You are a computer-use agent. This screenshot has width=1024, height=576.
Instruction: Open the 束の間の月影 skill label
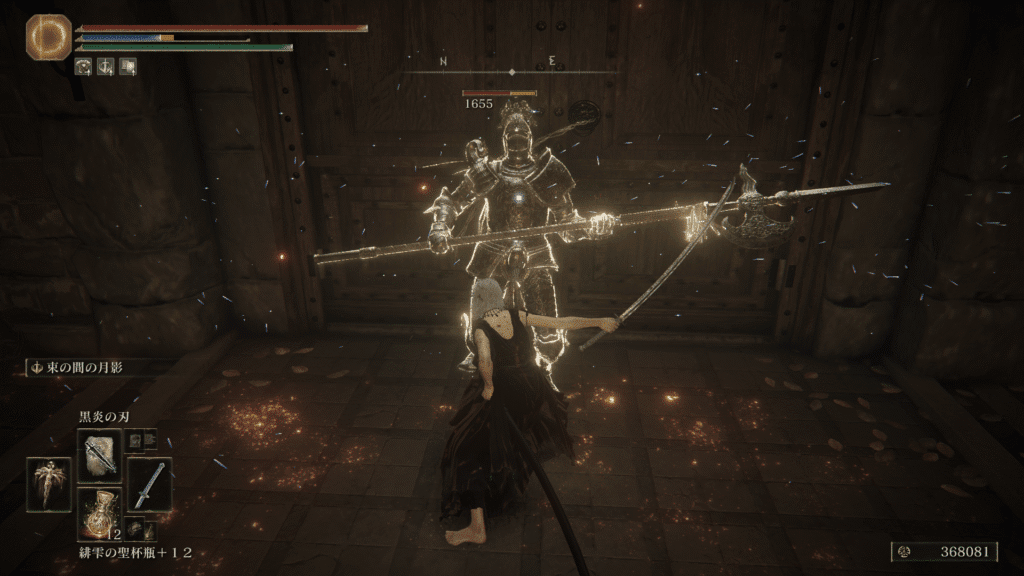pos(87,367)
